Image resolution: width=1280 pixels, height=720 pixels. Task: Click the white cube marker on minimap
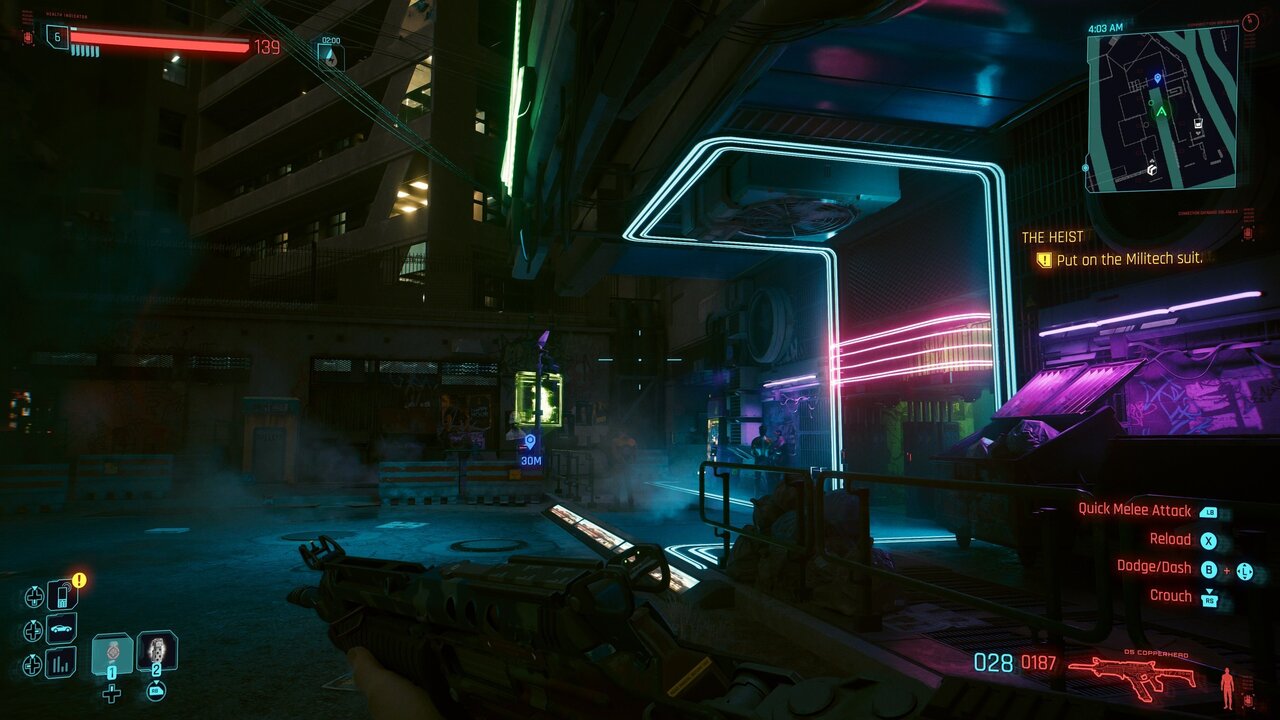[x=1152, y=169]
